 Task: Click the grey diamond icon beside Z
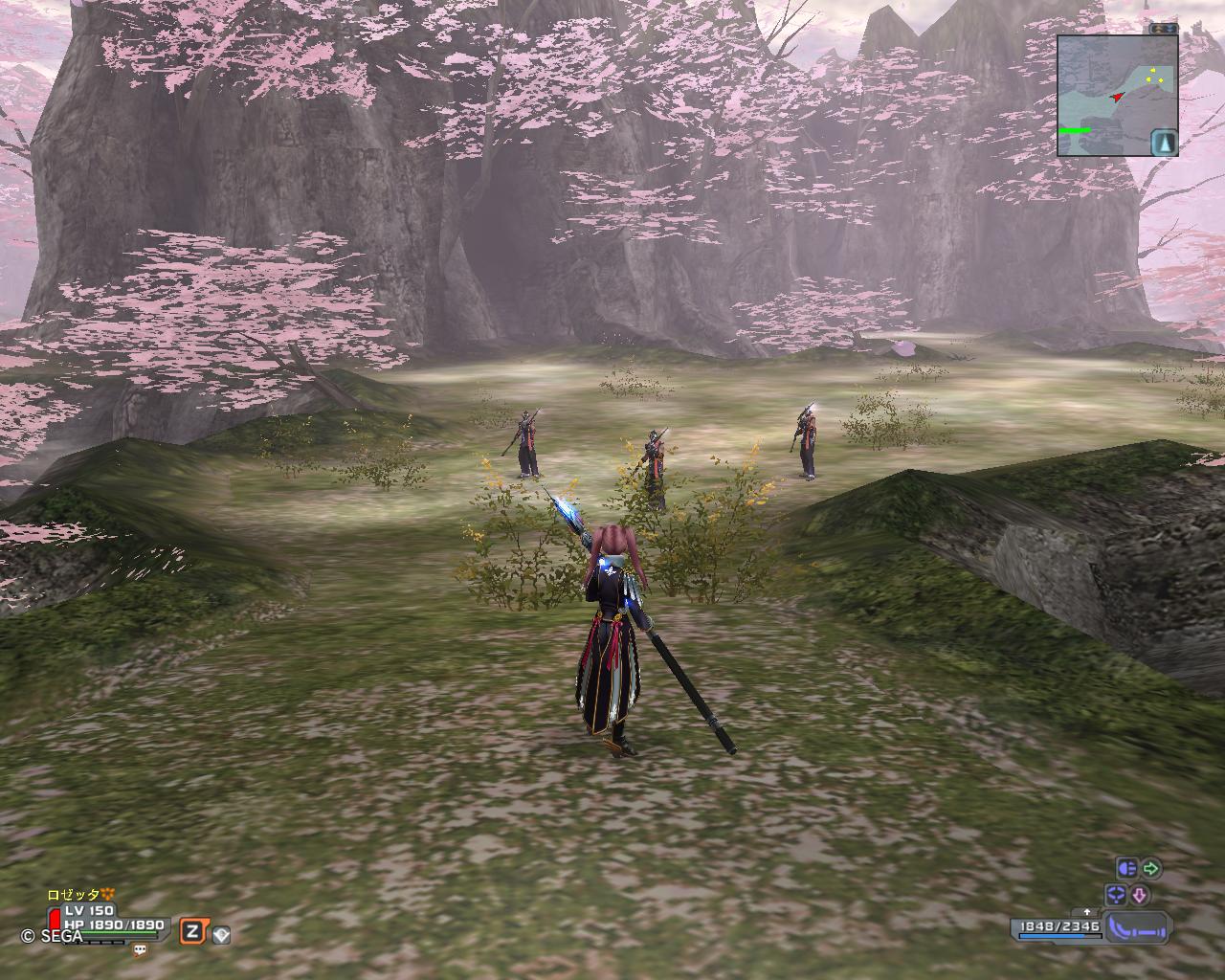[221, 935]
